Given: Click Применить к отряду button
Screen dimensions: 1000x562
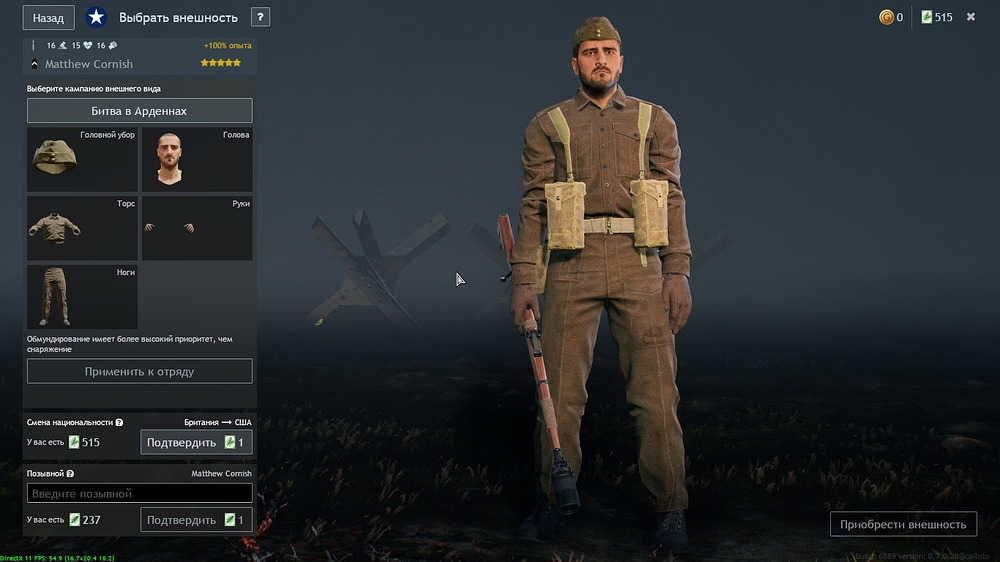Looking at the screenshot, I should (x=139, y=371).
